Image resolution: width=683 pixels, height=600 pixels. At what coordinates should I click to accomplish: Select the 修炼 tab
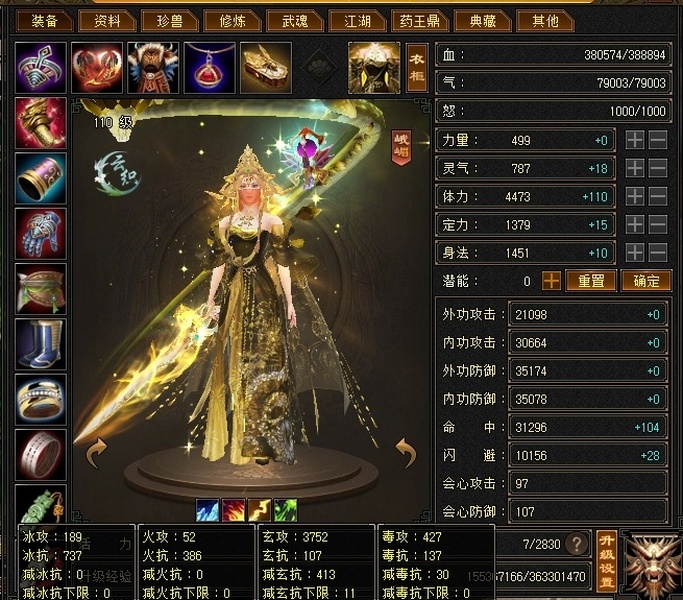point(232,20)
